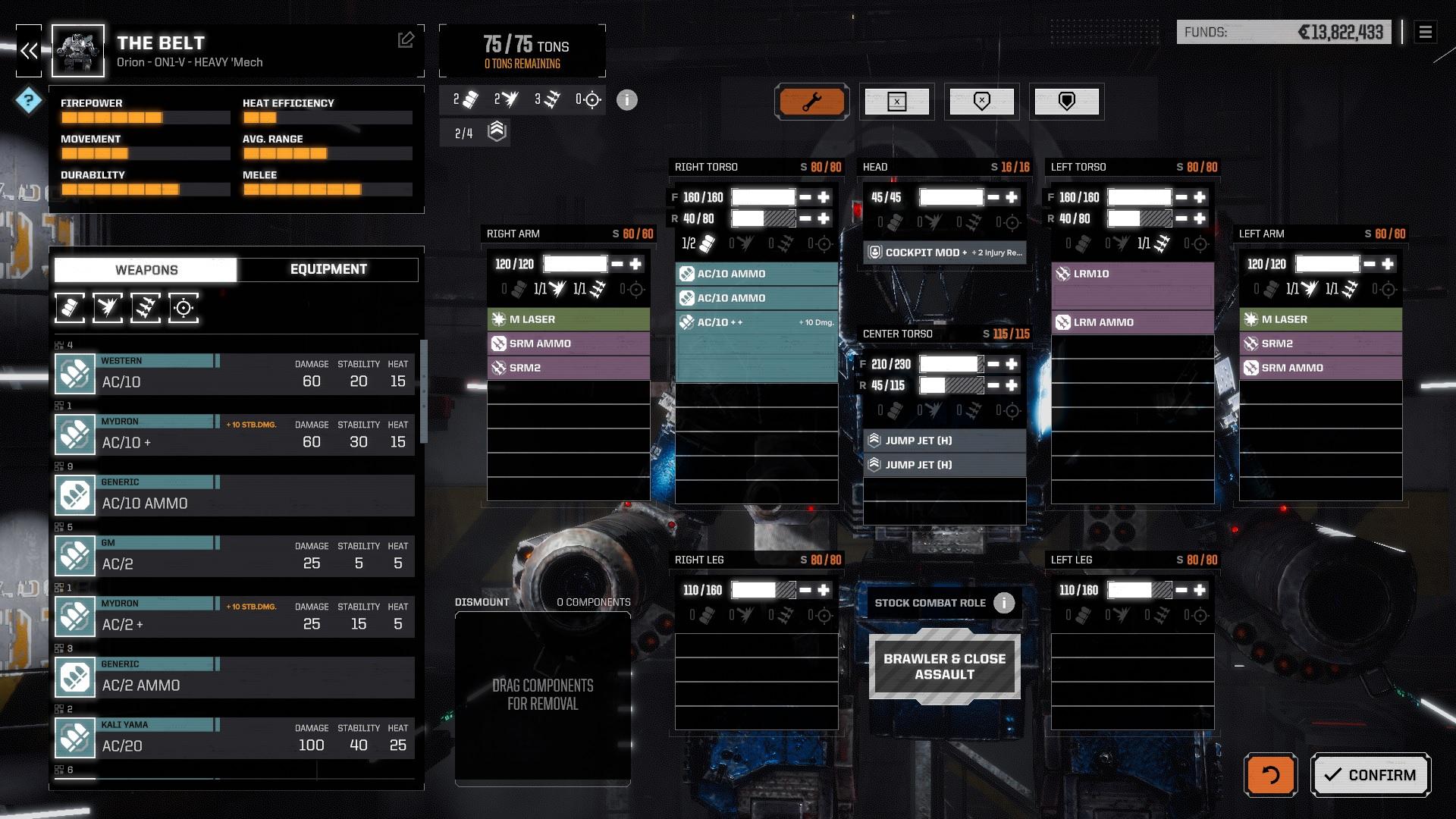Activate the orange wrench refit mode button

811,101
